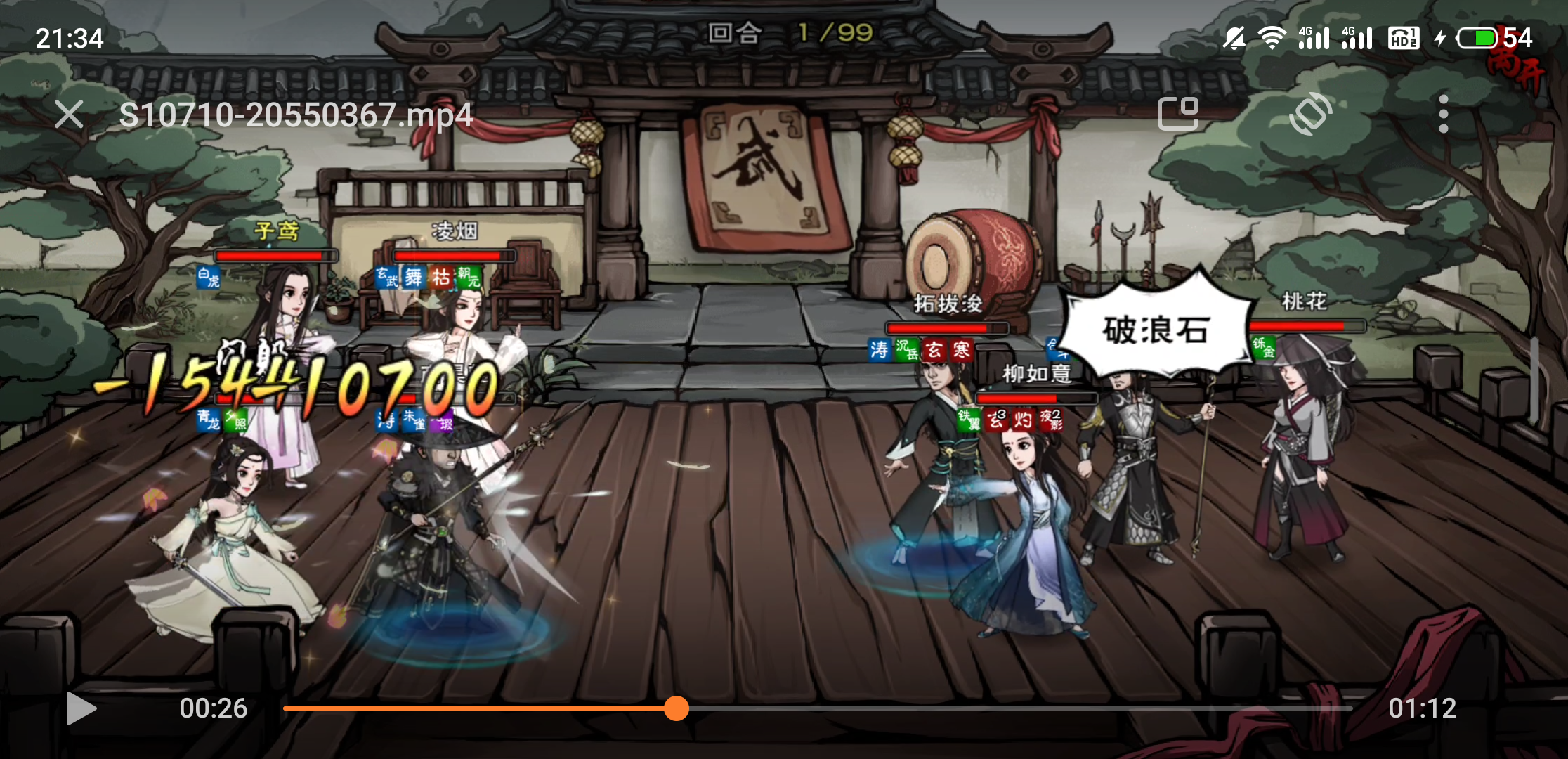
Task: Close the S10710-20550367.mp4 video
Action: click(x=69, y=115)
